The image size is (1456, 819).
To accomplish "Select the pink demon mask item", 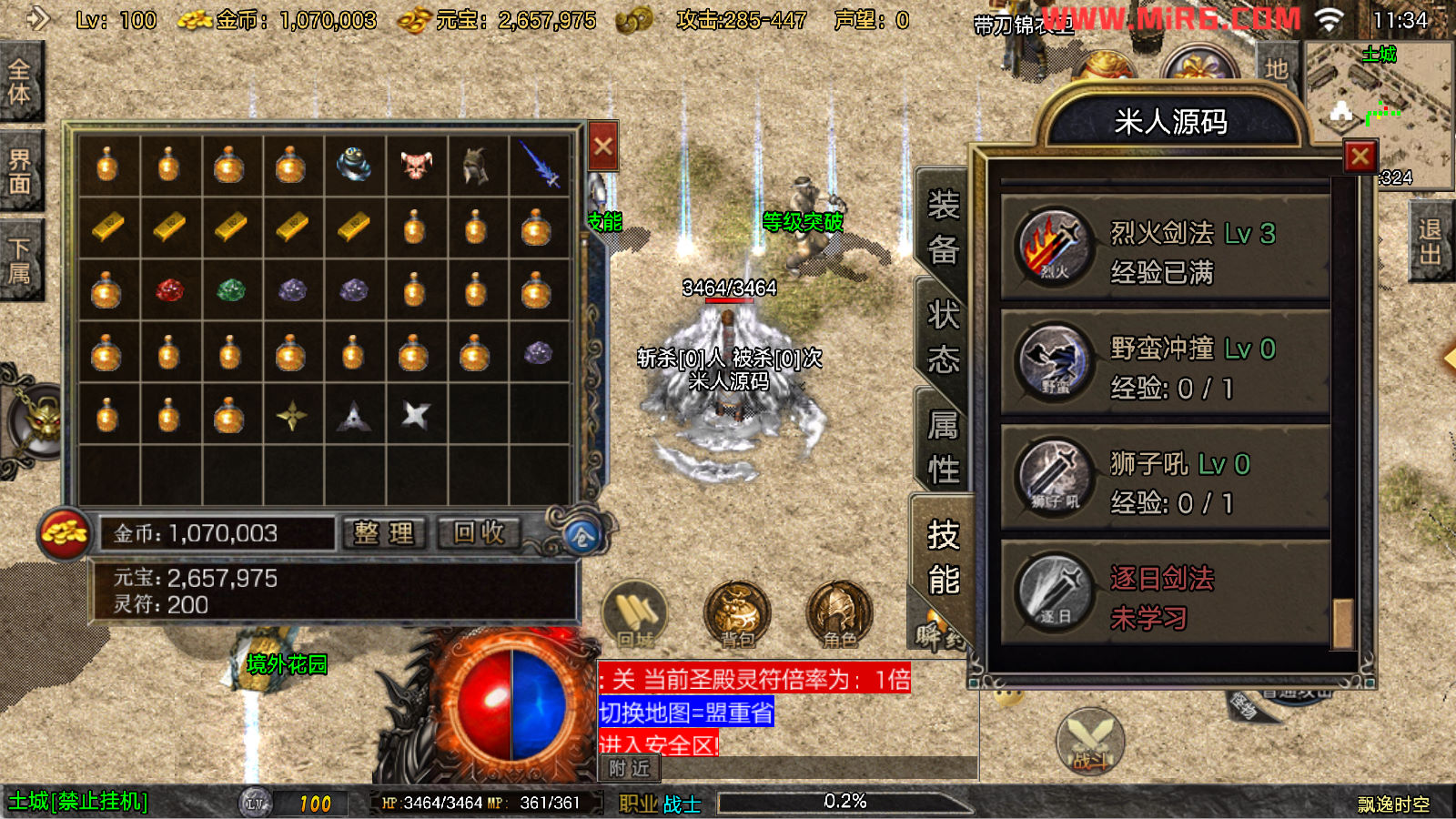I will pyautogui.click(x=416, y=166).
